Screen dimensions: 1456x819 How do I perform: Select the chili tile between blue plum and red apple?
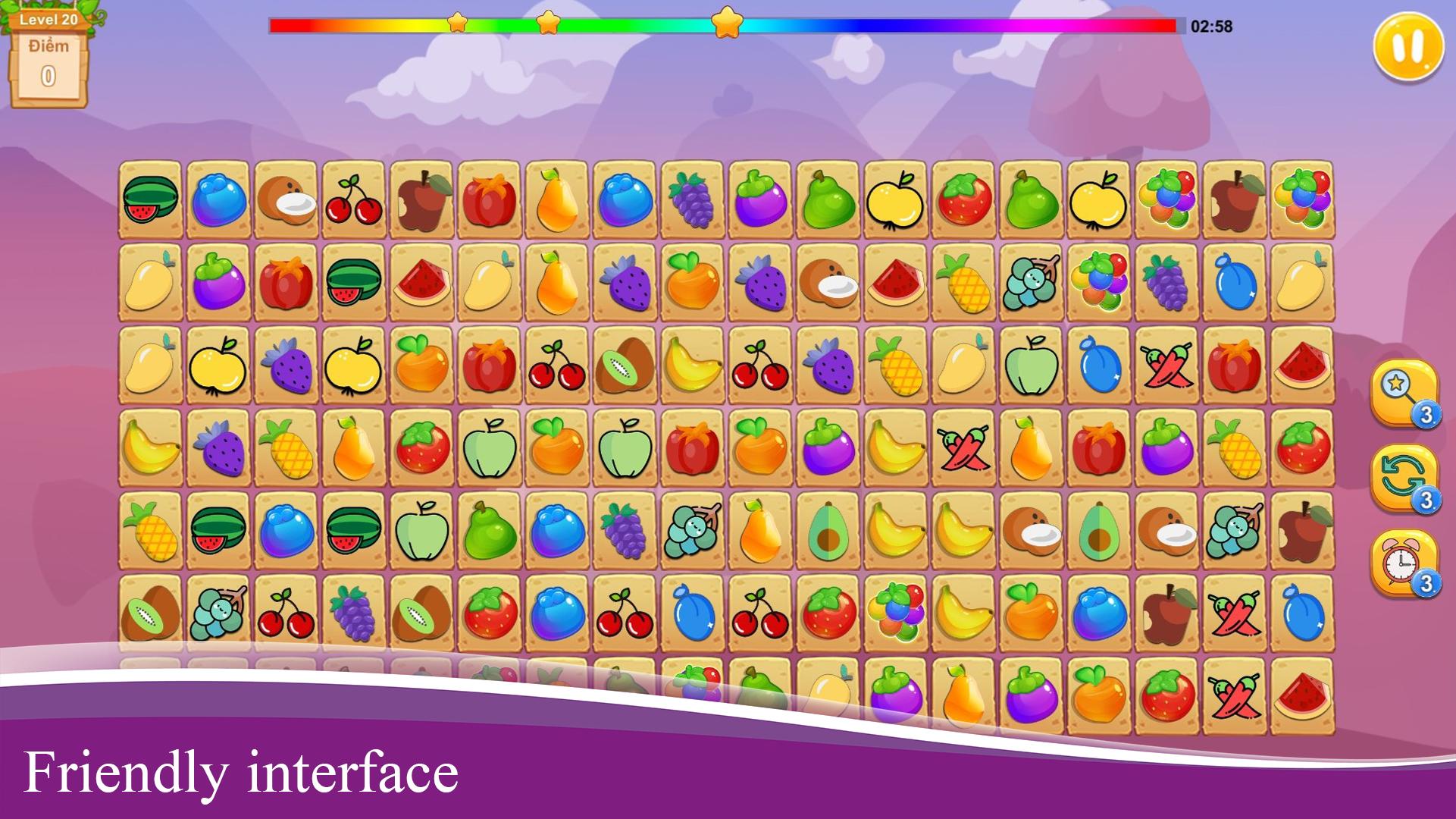tap(1166, 365)
